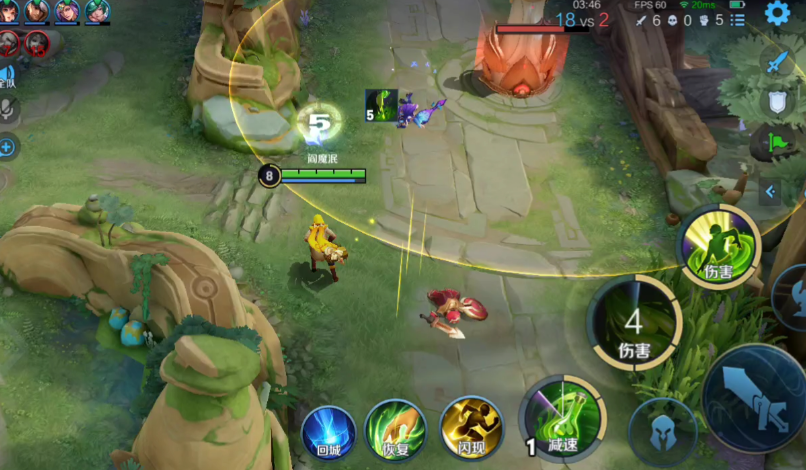Toggle the microphone voice chat

pyautogui.click(x=7, y=109)
